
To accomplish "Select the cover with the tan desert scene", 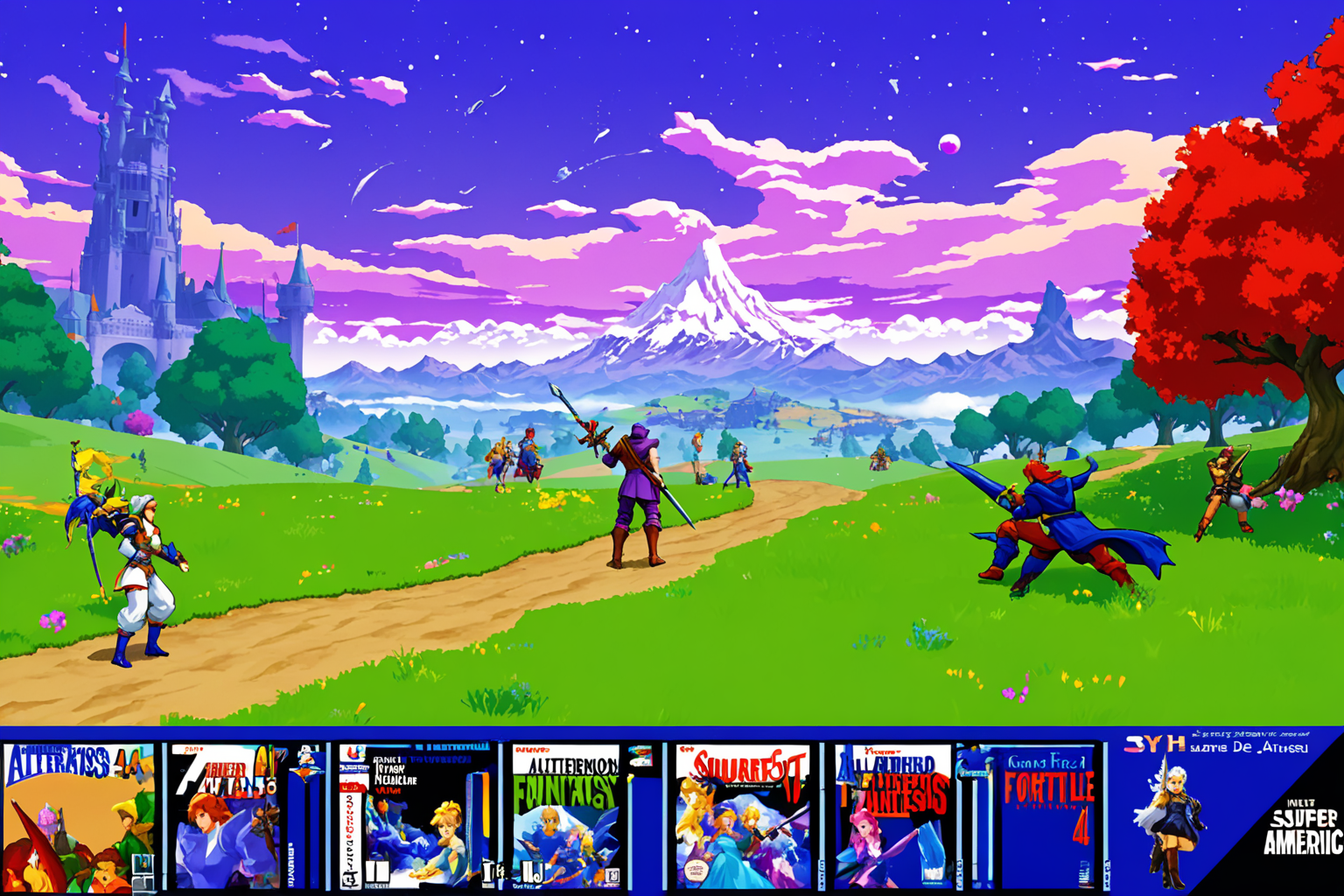I will click(x=79, y=816).
